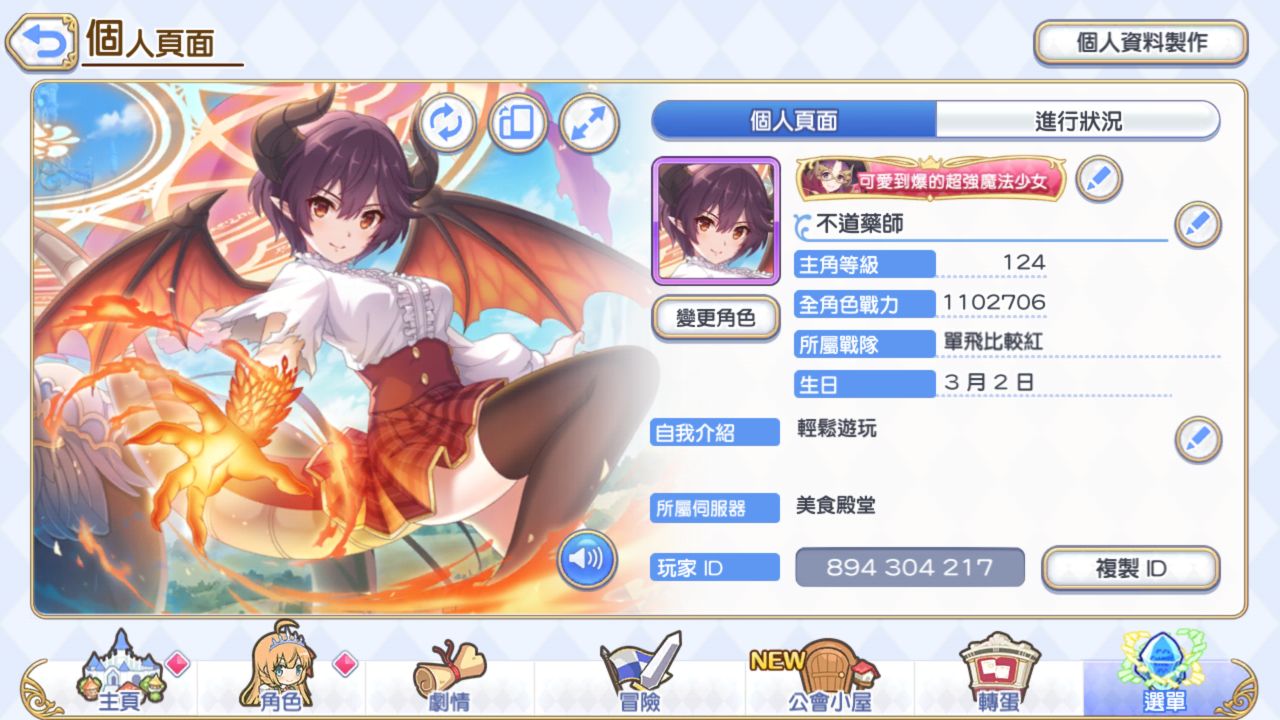Go back with the return arrow button
Image resolution: width=1280 pixels, height=720 pixels.
41,41
